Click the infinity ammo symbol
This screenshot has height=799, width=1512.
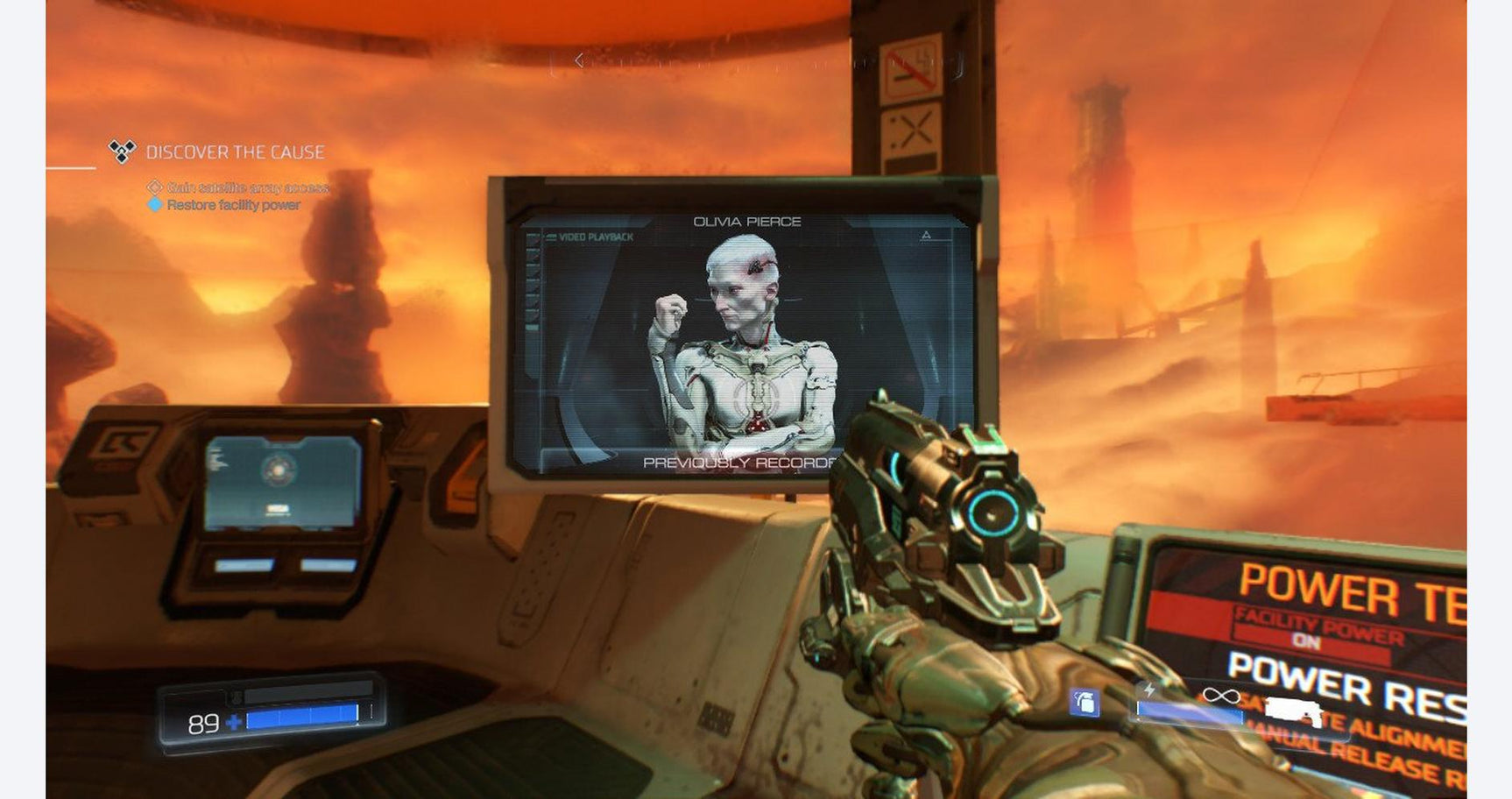[x=1220, y=696]
